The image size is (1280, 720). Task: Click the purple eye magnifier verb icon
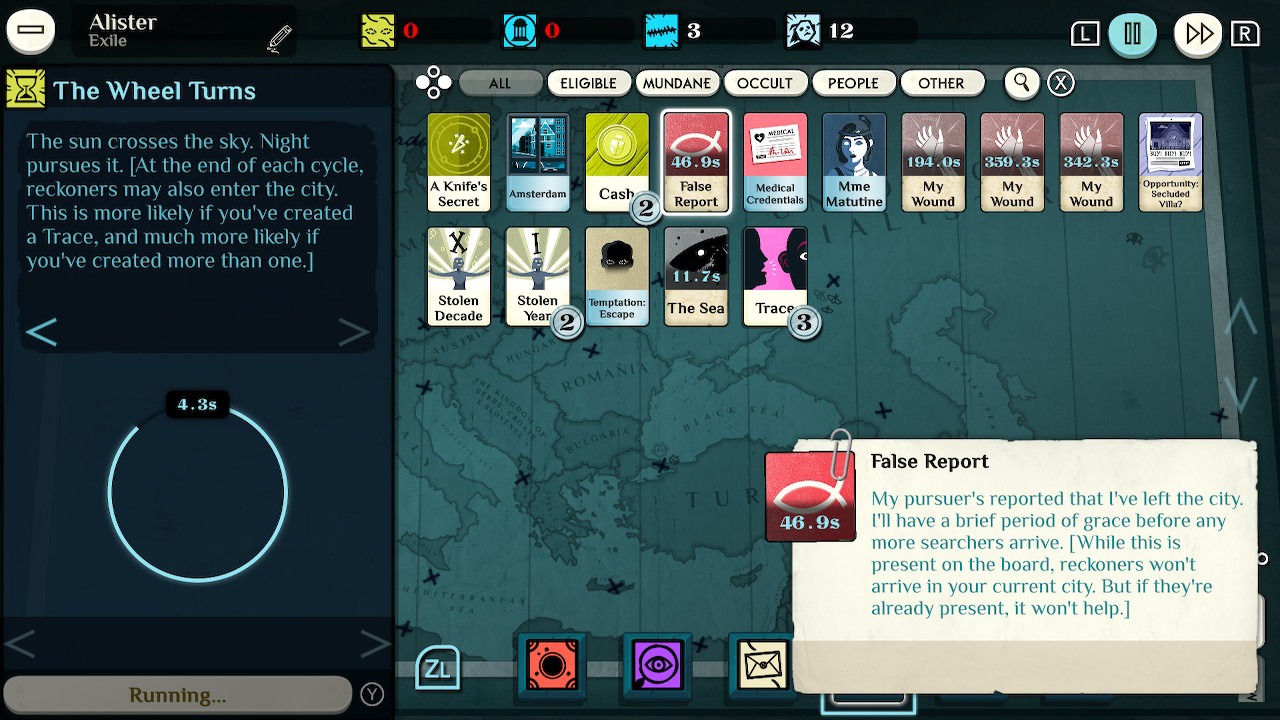pos(655,665)
